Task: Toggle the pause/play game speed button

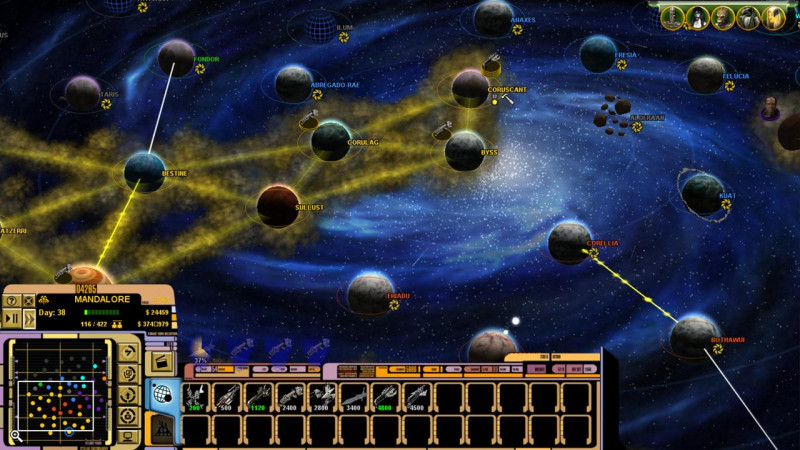Action: tap(11, 318)
